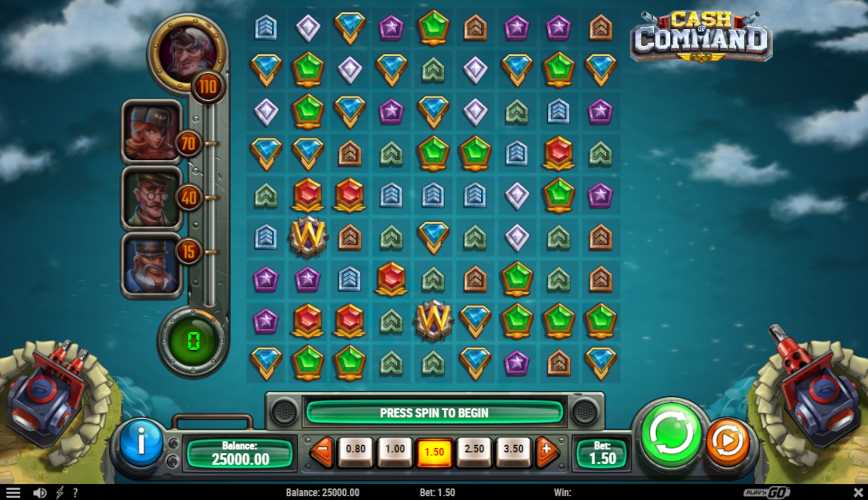Image resolution: width=868 pixels, height=500 pixels.
Task: Choose the 1.00 bet value
Action: [395, 451]
